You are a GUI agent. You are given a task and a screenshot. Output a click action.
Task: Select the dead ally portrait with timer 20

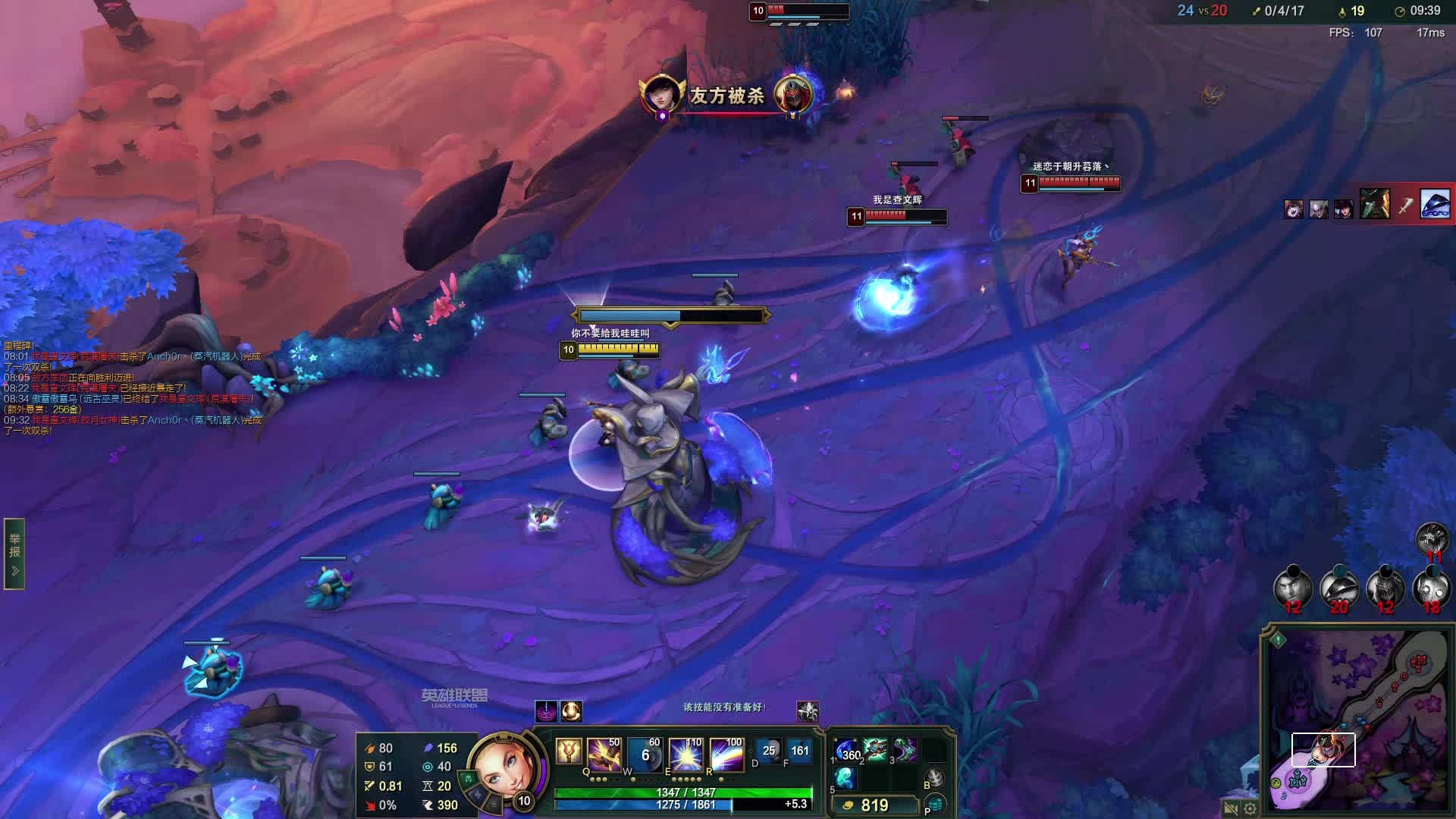1339,587
